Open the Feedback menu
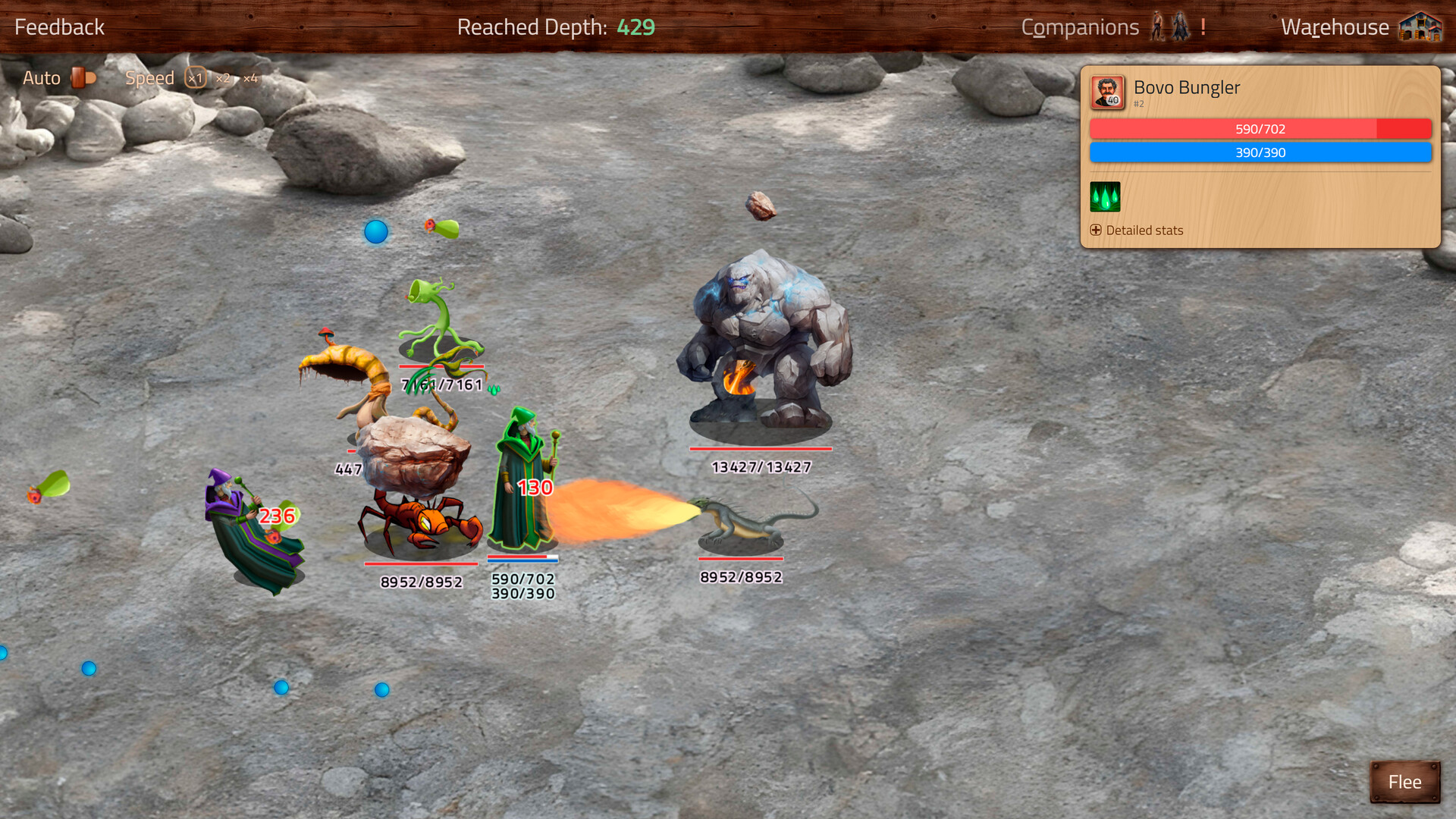The image size is (1456, 819). 59,27
